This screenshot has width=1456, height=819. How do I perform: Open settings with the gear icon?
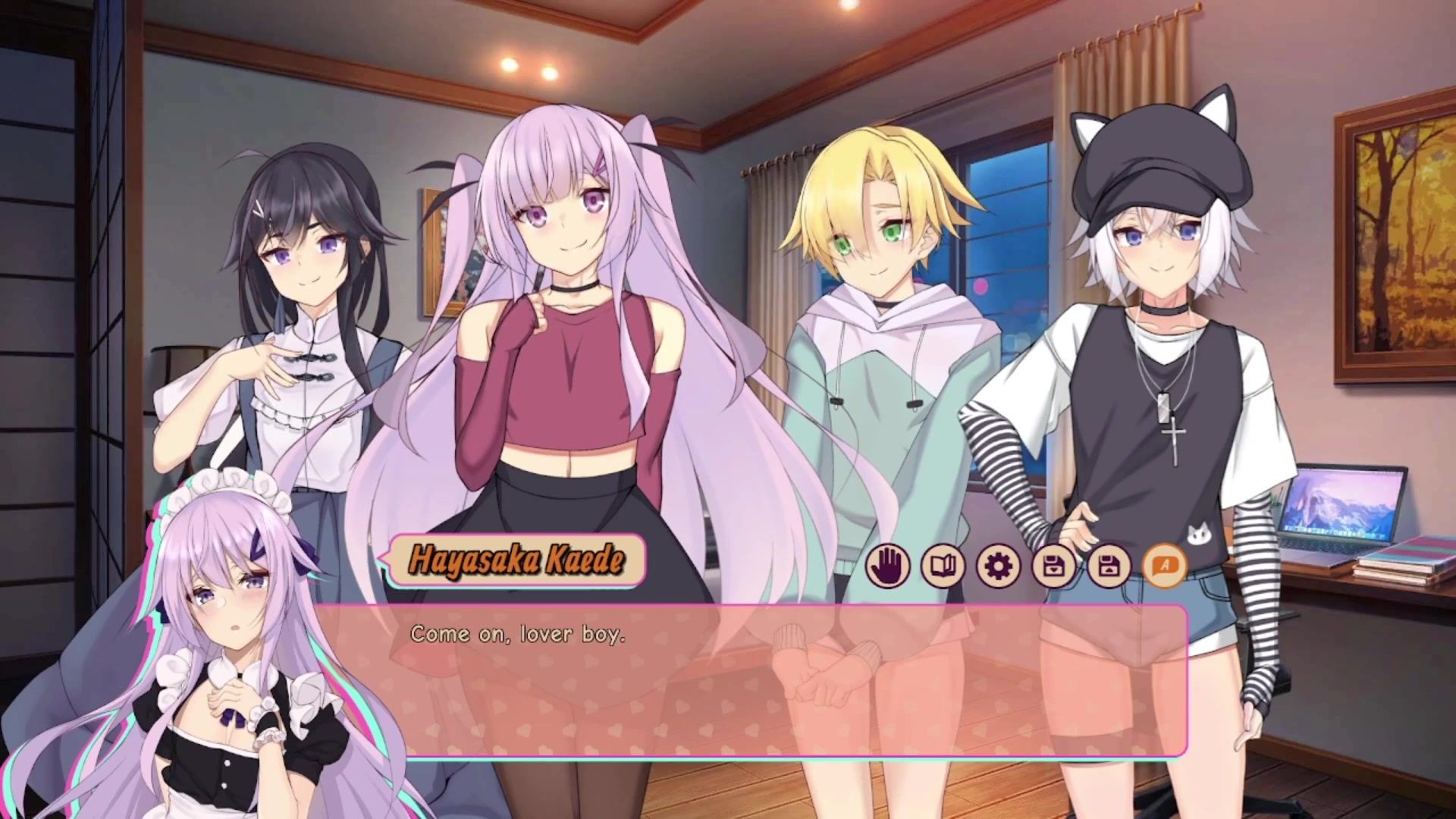(998, 565)
